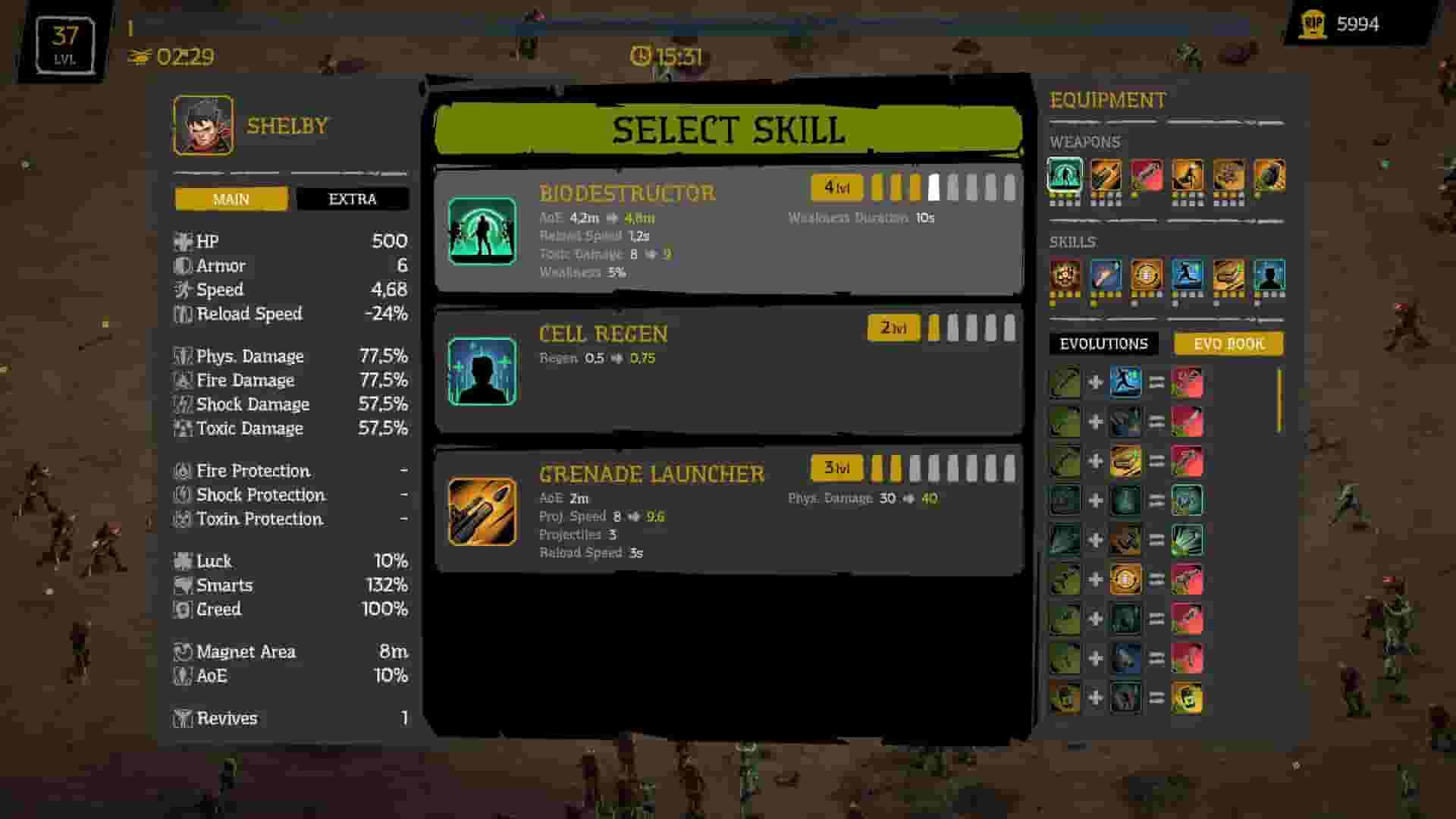Click the first red evolution result icon
1456x819 pixels.
click(1189, 383)
